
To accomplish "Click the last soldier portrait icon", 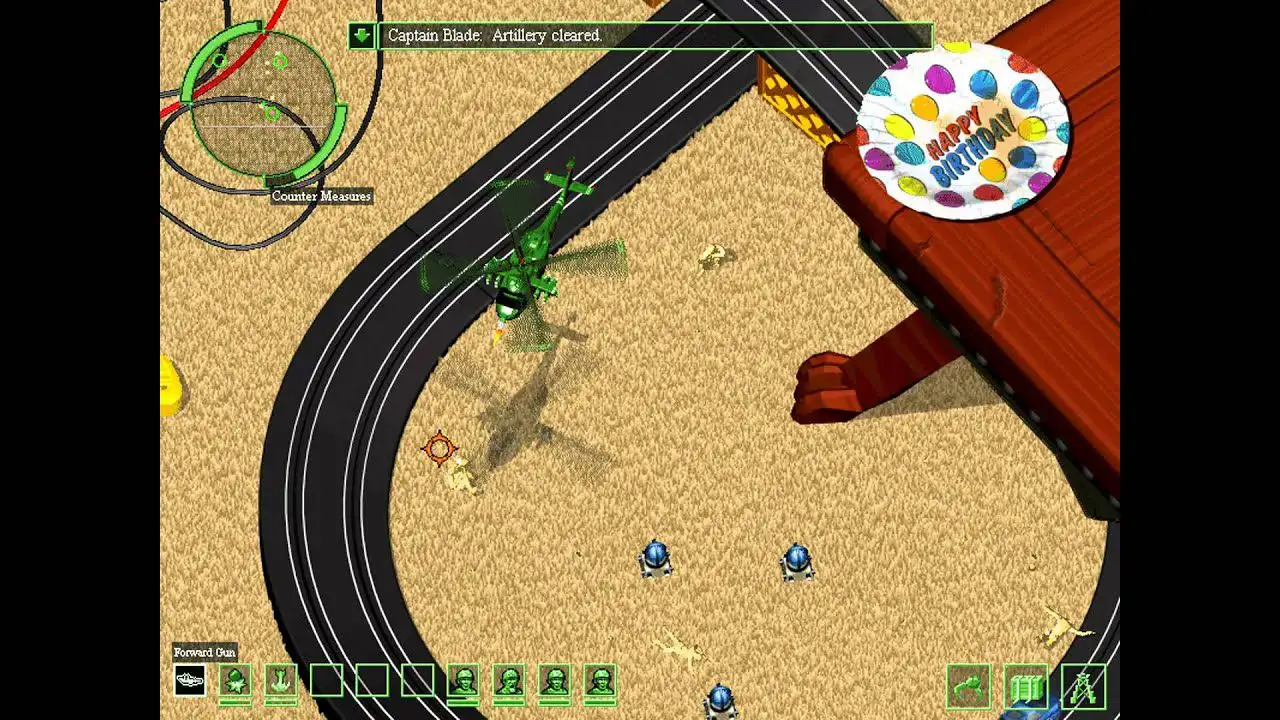I will click(598, 683).
